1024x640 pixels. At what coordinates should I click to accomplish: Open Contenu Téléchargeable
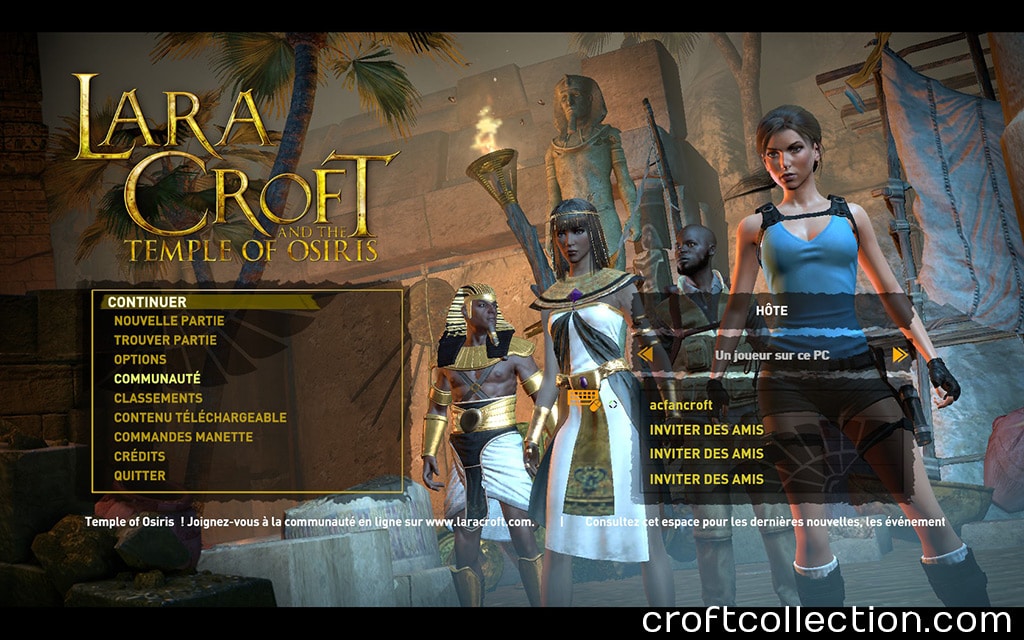pos(200,418)
